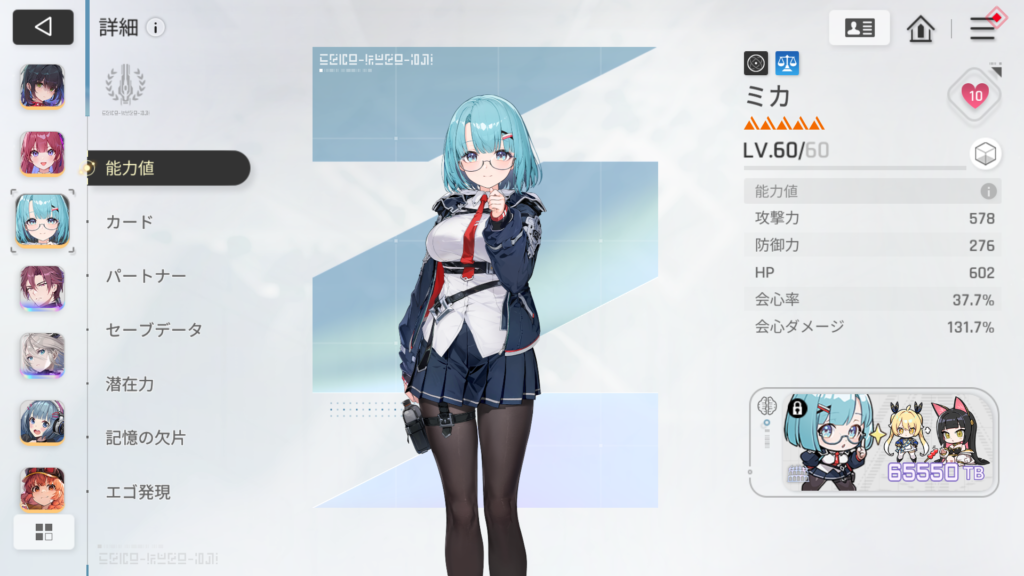Select the エゴ発現 tab
The height and width of the screenshot is (576, 1024).
pos(138,492)
